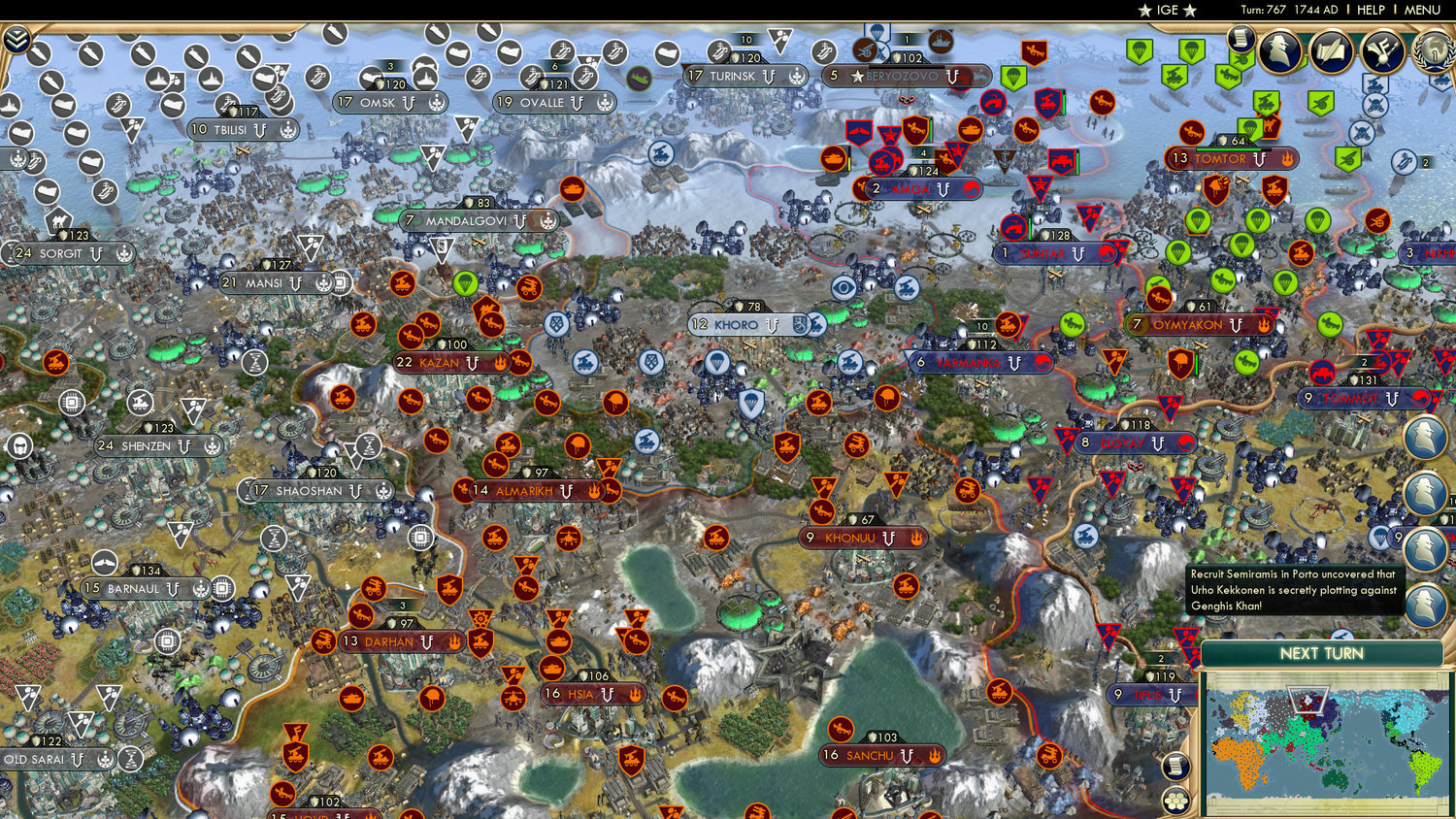This screenshot has width=1456, height=819.
Task: Toggle the notification log scroll beside the minimap
Action: click(x=1175, y=766)
